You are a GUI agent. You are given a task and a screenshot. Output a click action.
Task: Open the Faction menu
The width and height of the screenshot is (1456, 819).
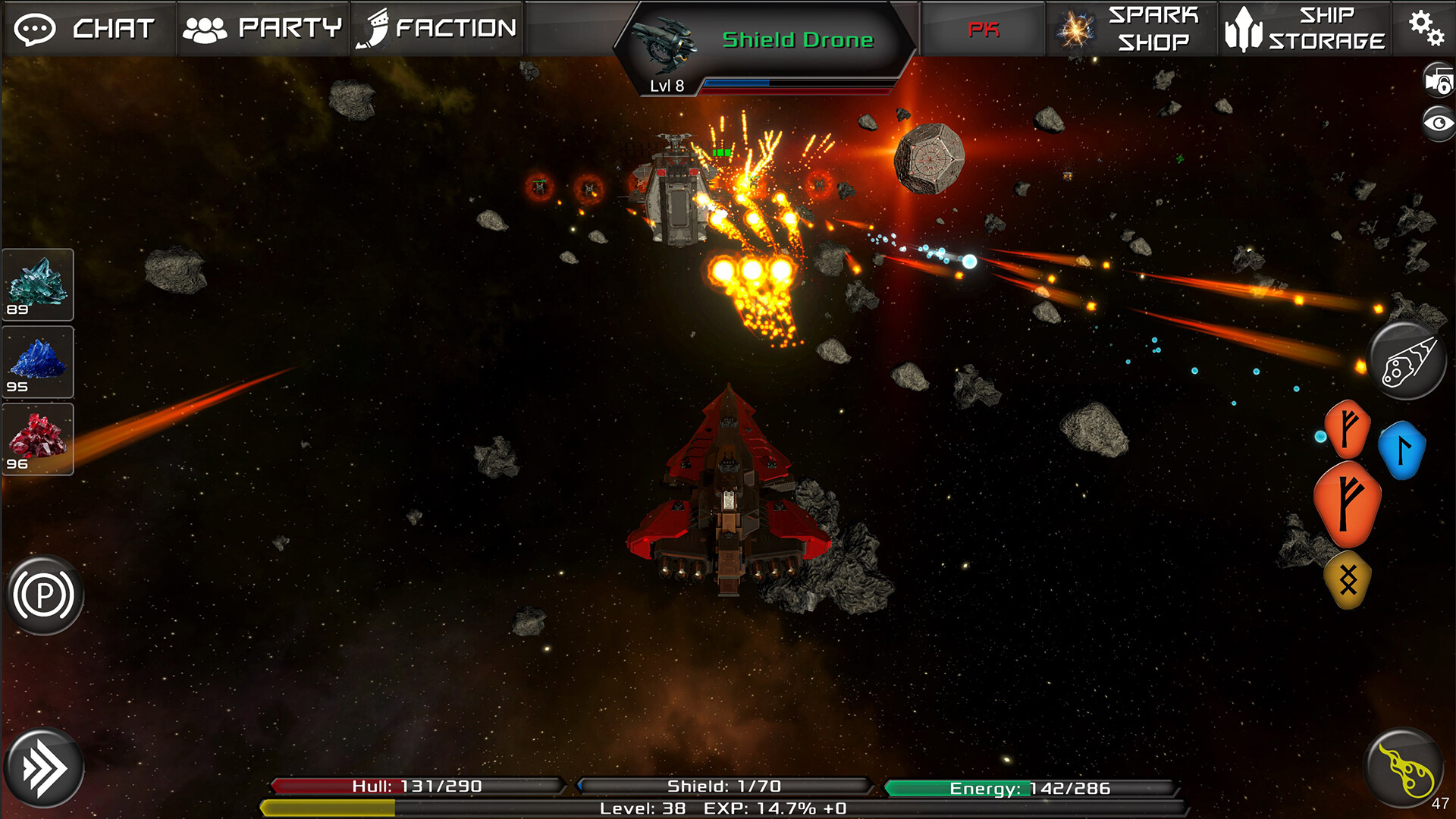(438, 29)
